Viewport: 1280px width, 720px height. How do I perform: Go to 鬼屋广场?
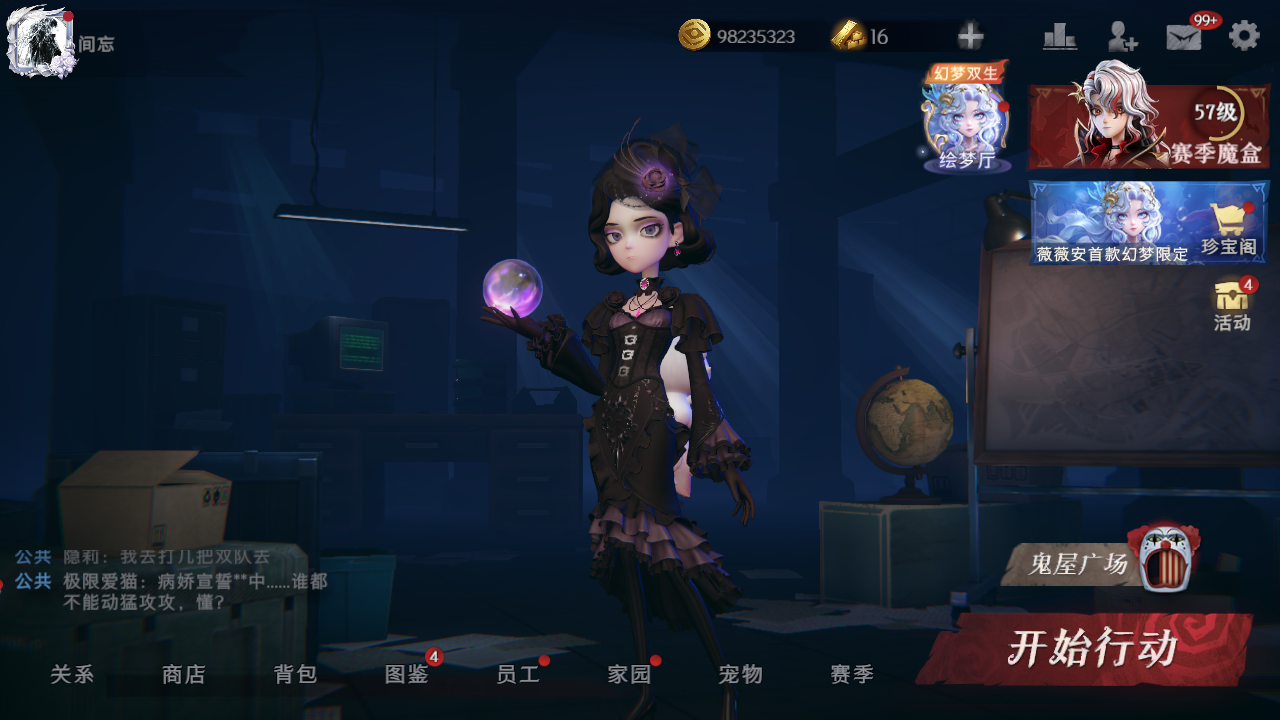pos(1096,562)
